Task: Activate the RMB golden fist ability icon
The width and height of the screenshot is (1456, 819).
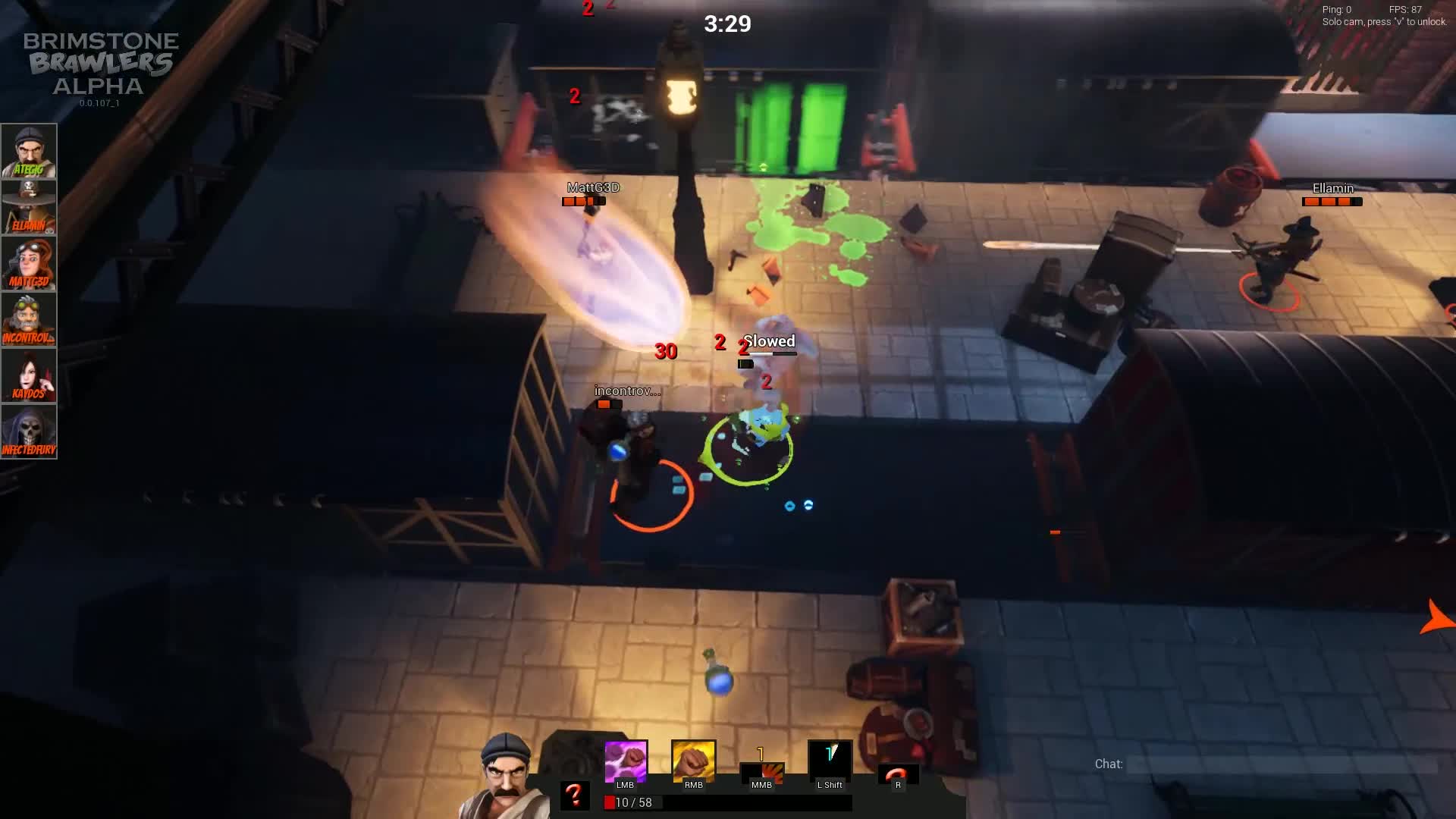Action: tap(692, 758)
